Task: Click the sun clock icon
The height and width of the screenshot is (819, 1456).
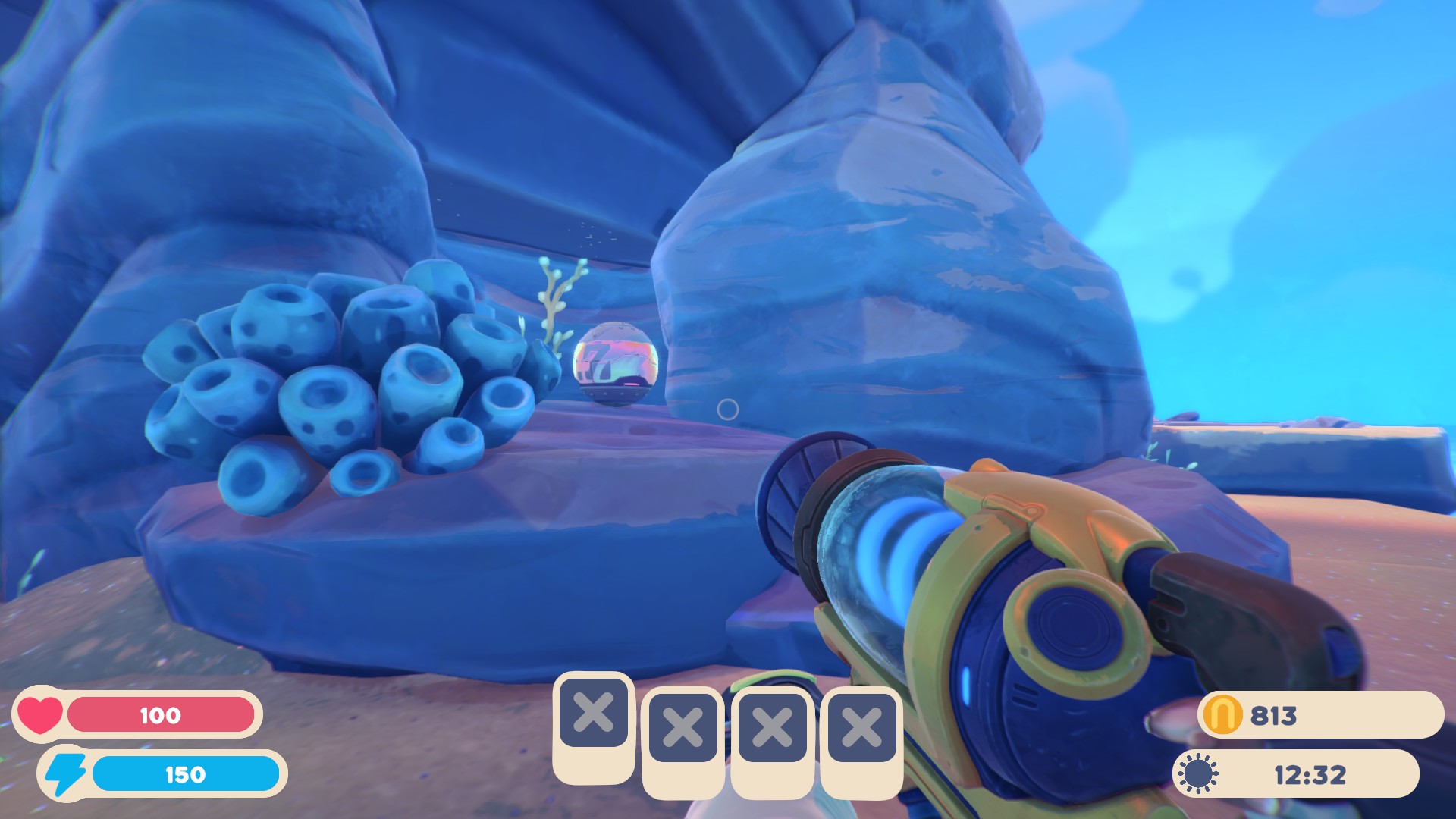Action: [x=1200, y=773]
